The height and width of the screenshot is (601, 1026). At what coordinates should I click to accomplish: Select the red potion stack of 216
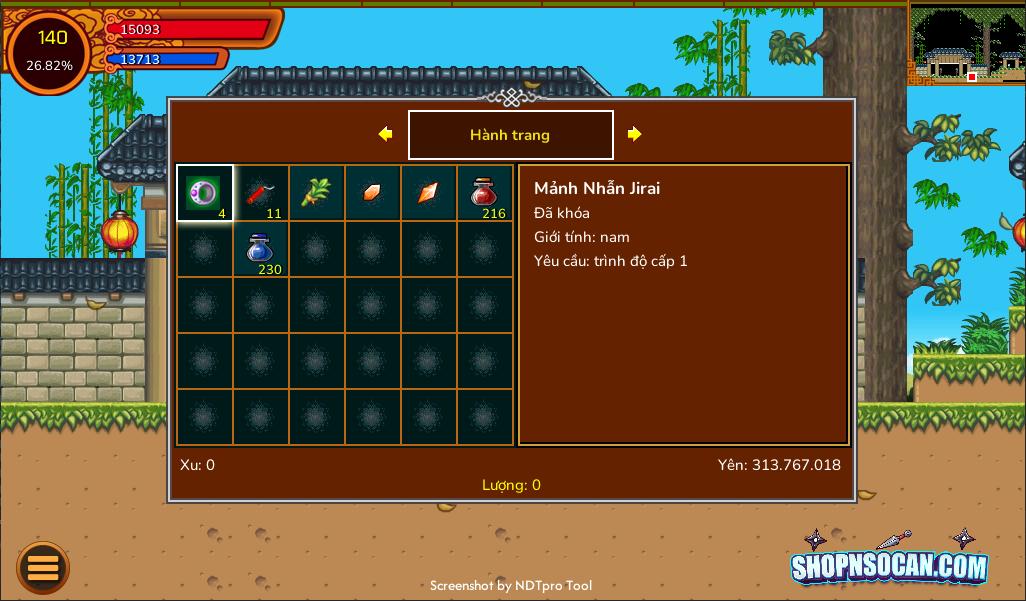[x=485, y=193]
